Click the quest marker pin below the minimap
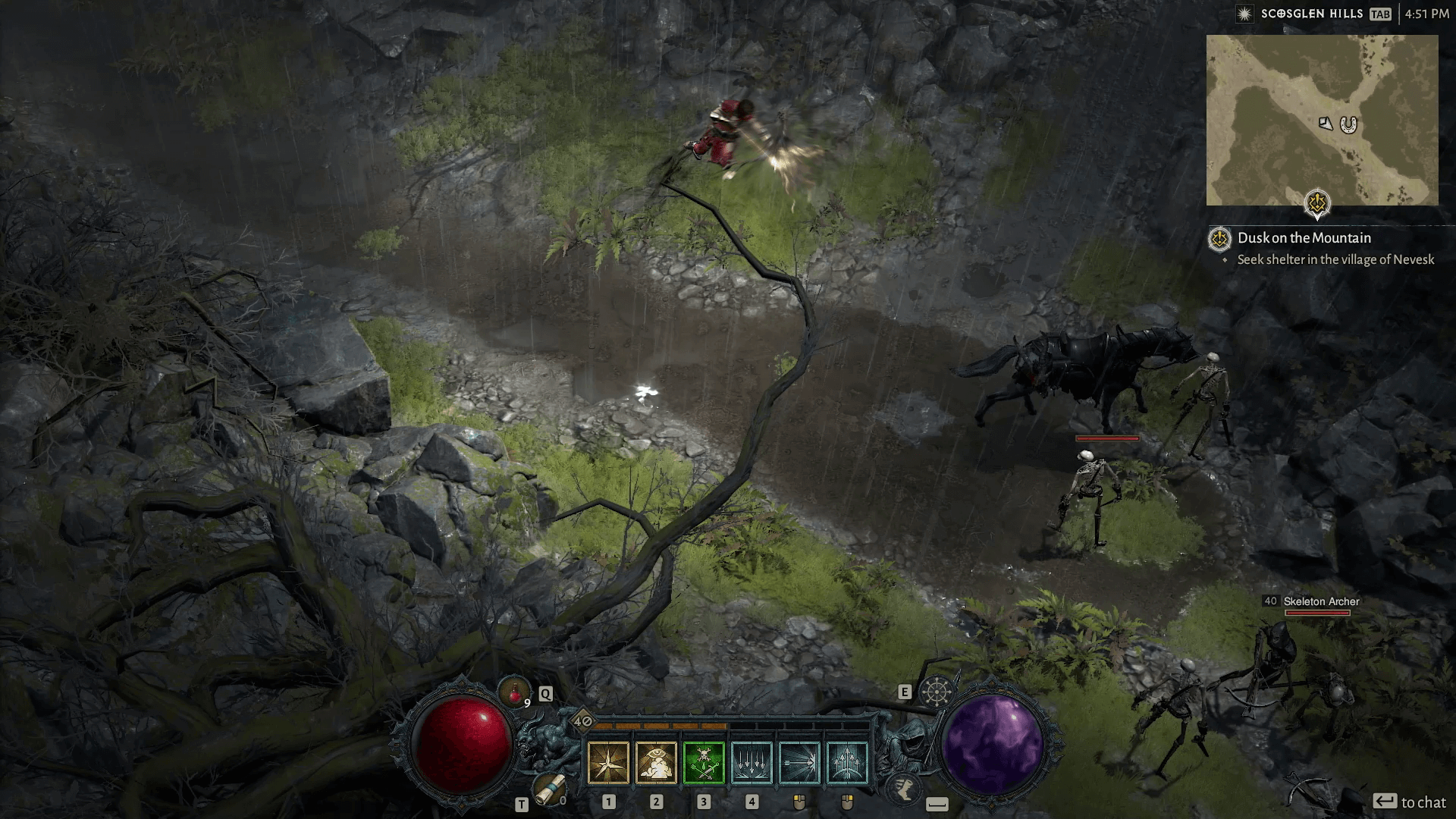Image resolution: width=1456 pixels, height=819 pixels. (1318, 203)
